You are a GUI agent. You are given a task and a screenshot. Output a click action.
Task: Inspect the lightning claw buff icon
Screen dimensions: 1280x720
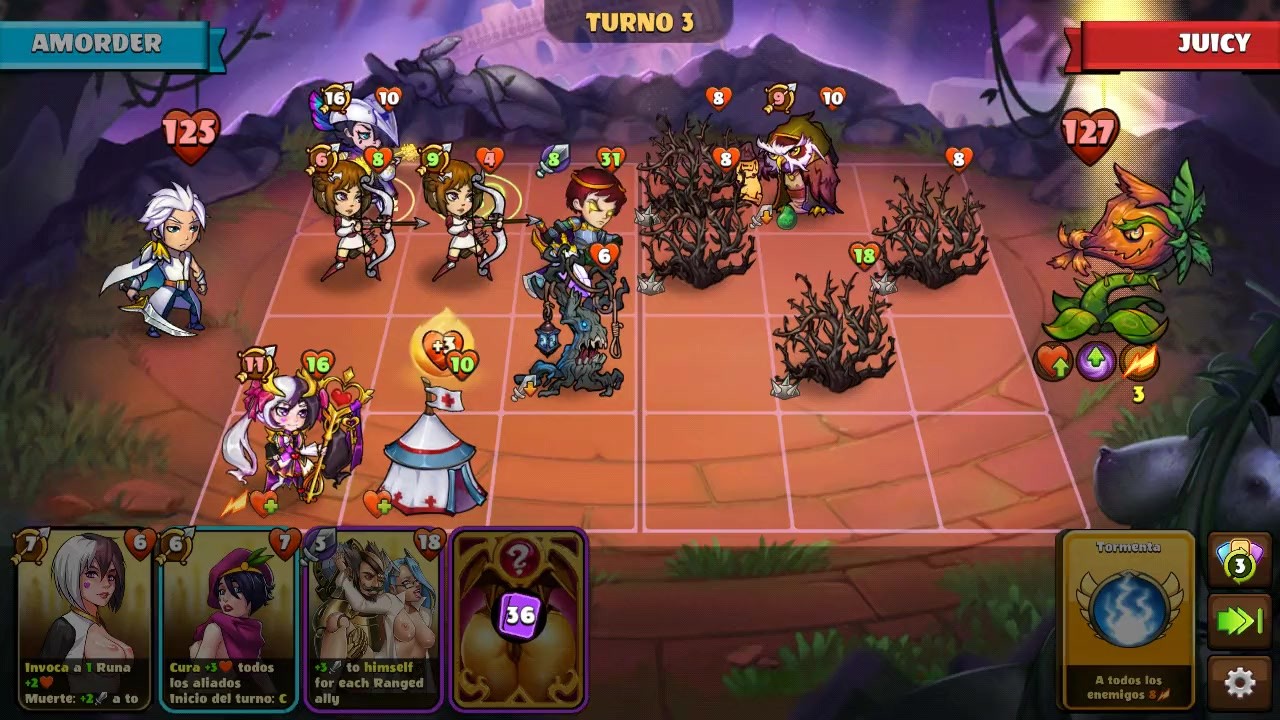coord(1139,361)
